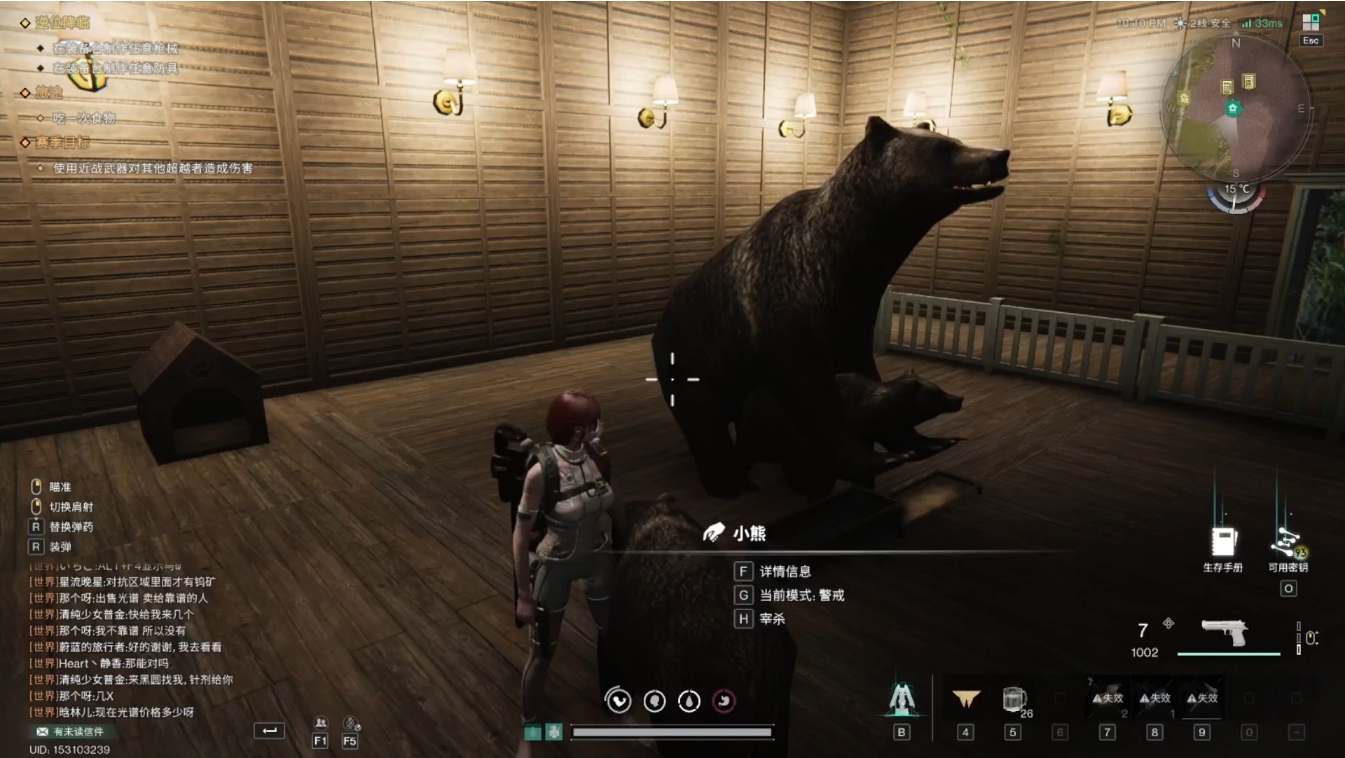1345x758 pixels.
Task: Select the tan triangular item in slot 4
Action: (x=965, y=699)
